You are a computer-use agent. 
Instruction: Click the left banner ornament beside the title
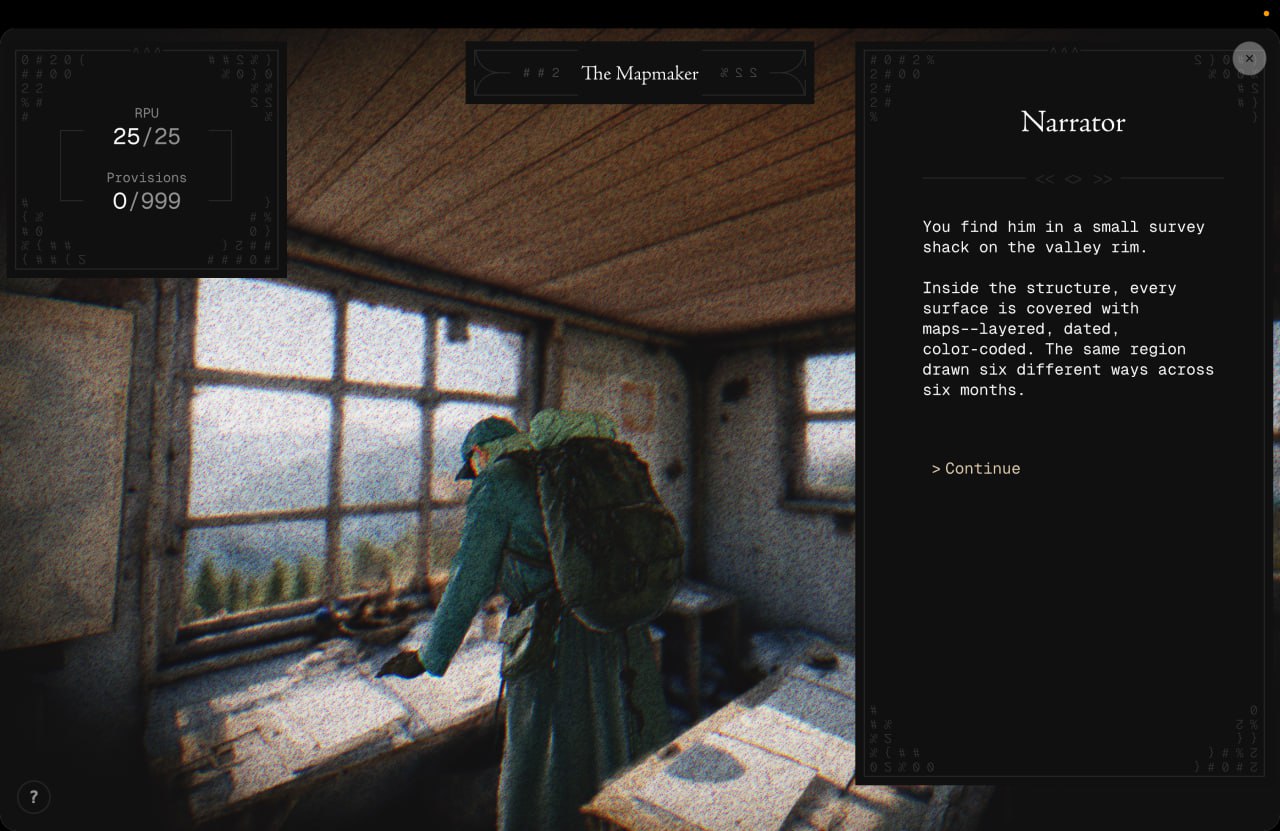pyautogui.click(x=527, y=72)
